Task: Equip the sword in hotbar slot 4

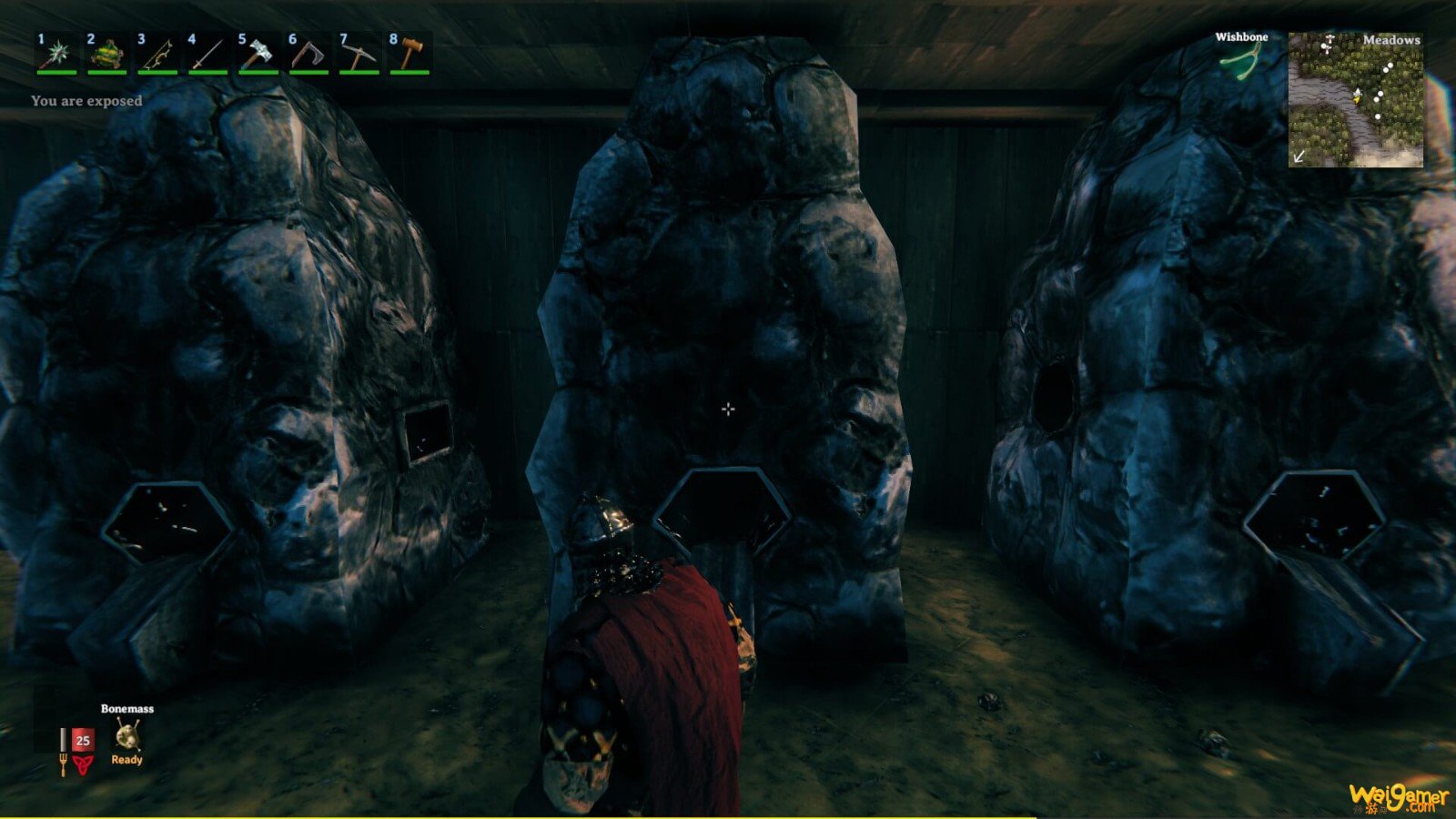Action: click(208, 55)
